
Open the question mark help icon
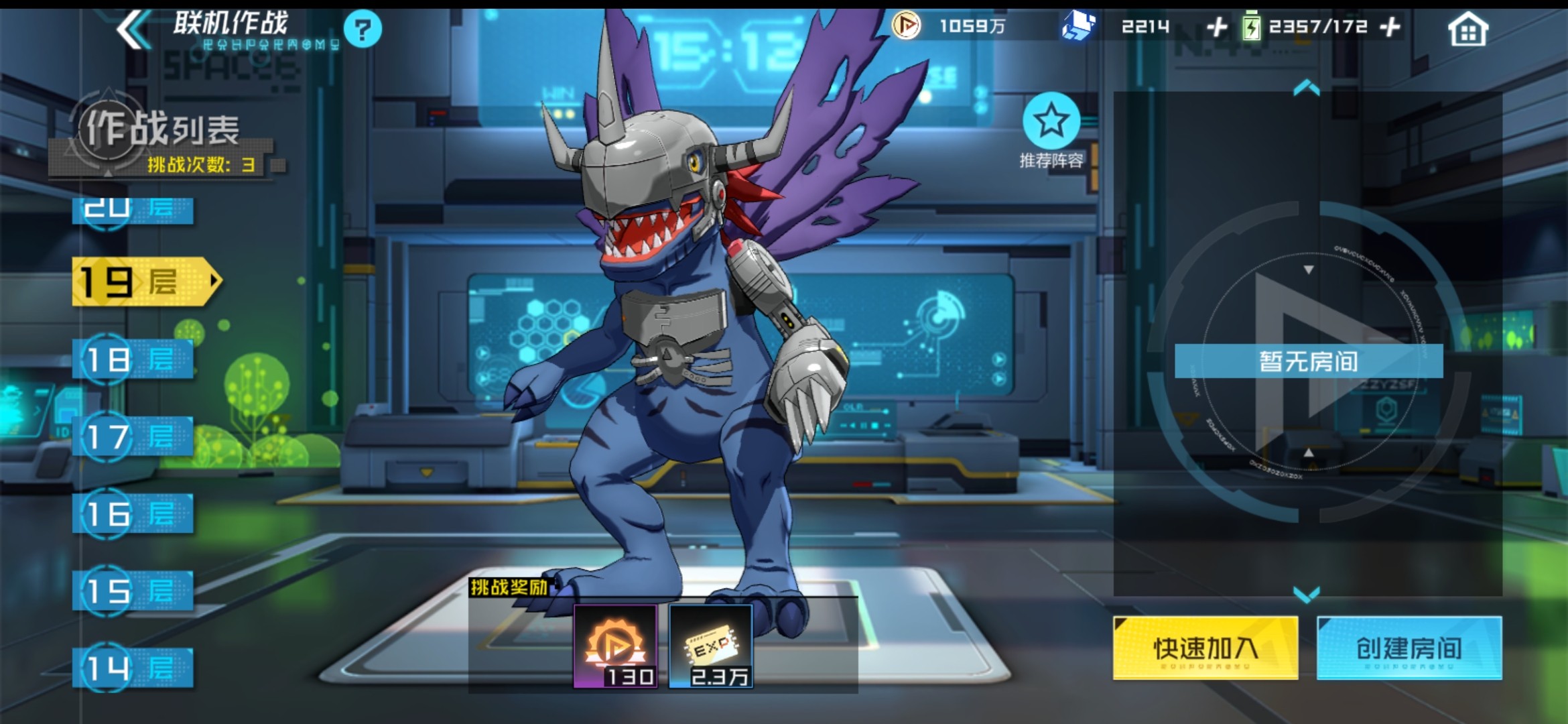pos(363,29)
